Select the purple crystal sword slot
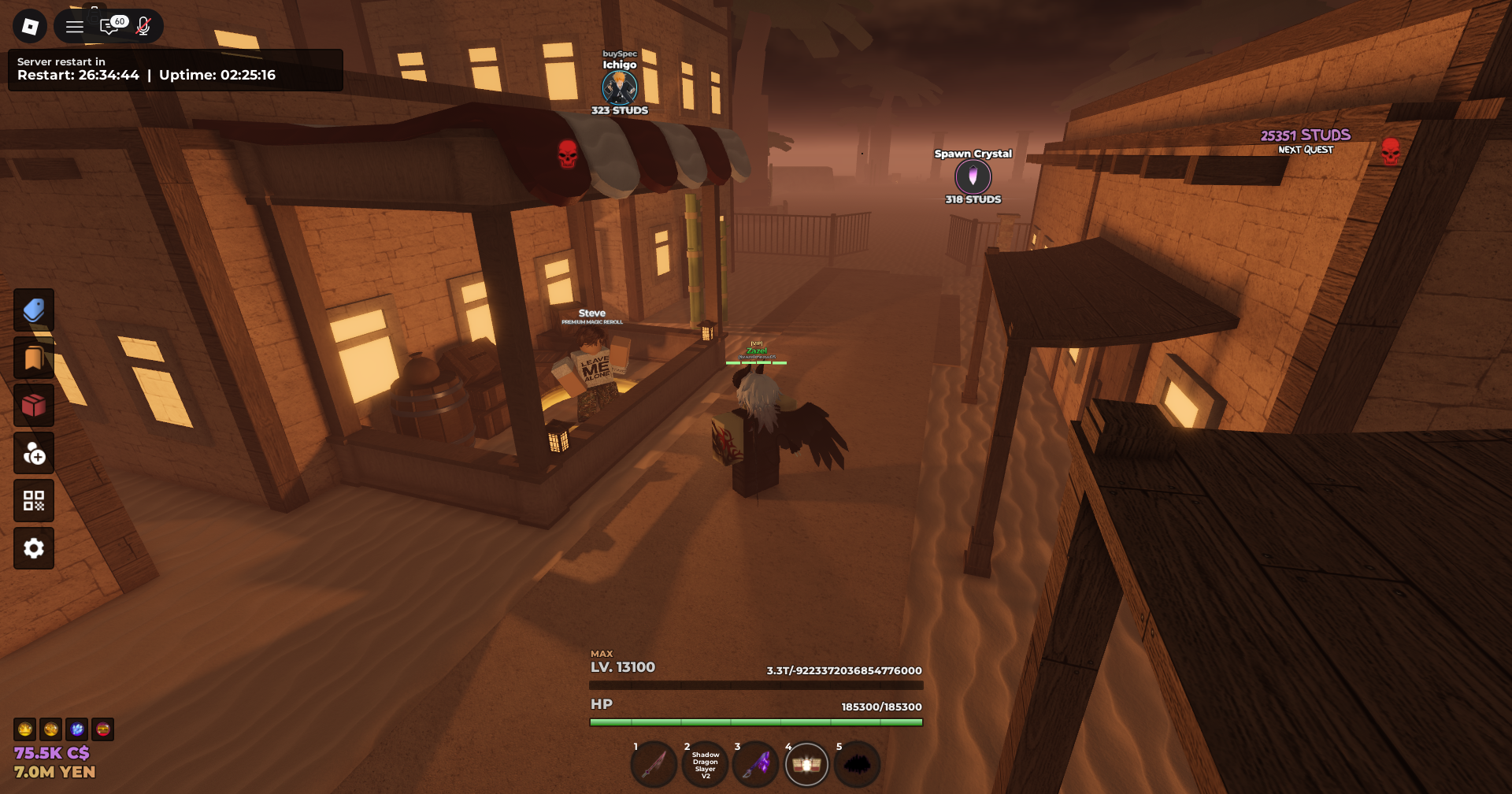The width and height of the screenshot is (1512, 794). click(x=756, y=764)
